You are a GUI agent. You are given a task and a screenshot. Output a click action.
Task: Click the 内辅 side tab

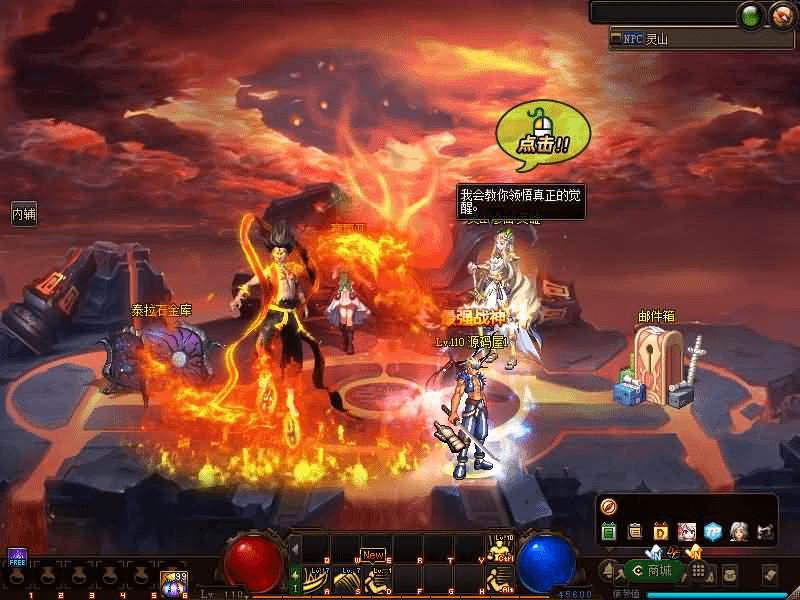[24, 213]
